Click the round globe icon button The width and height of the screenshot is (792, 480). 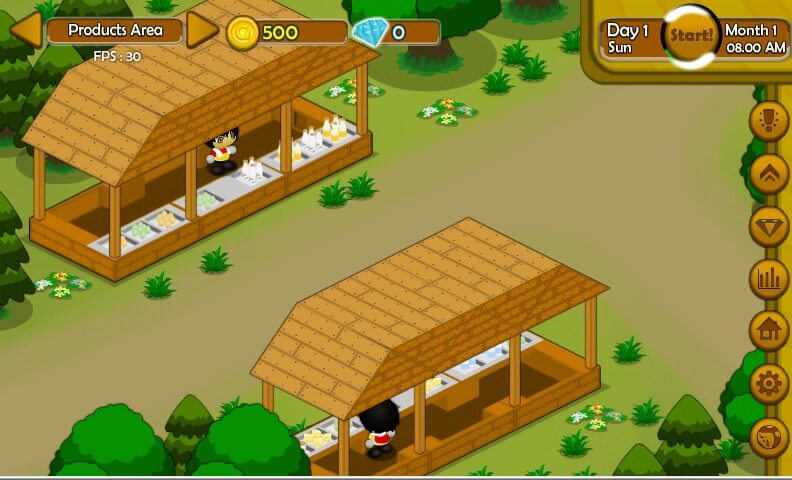pos(768,436)
